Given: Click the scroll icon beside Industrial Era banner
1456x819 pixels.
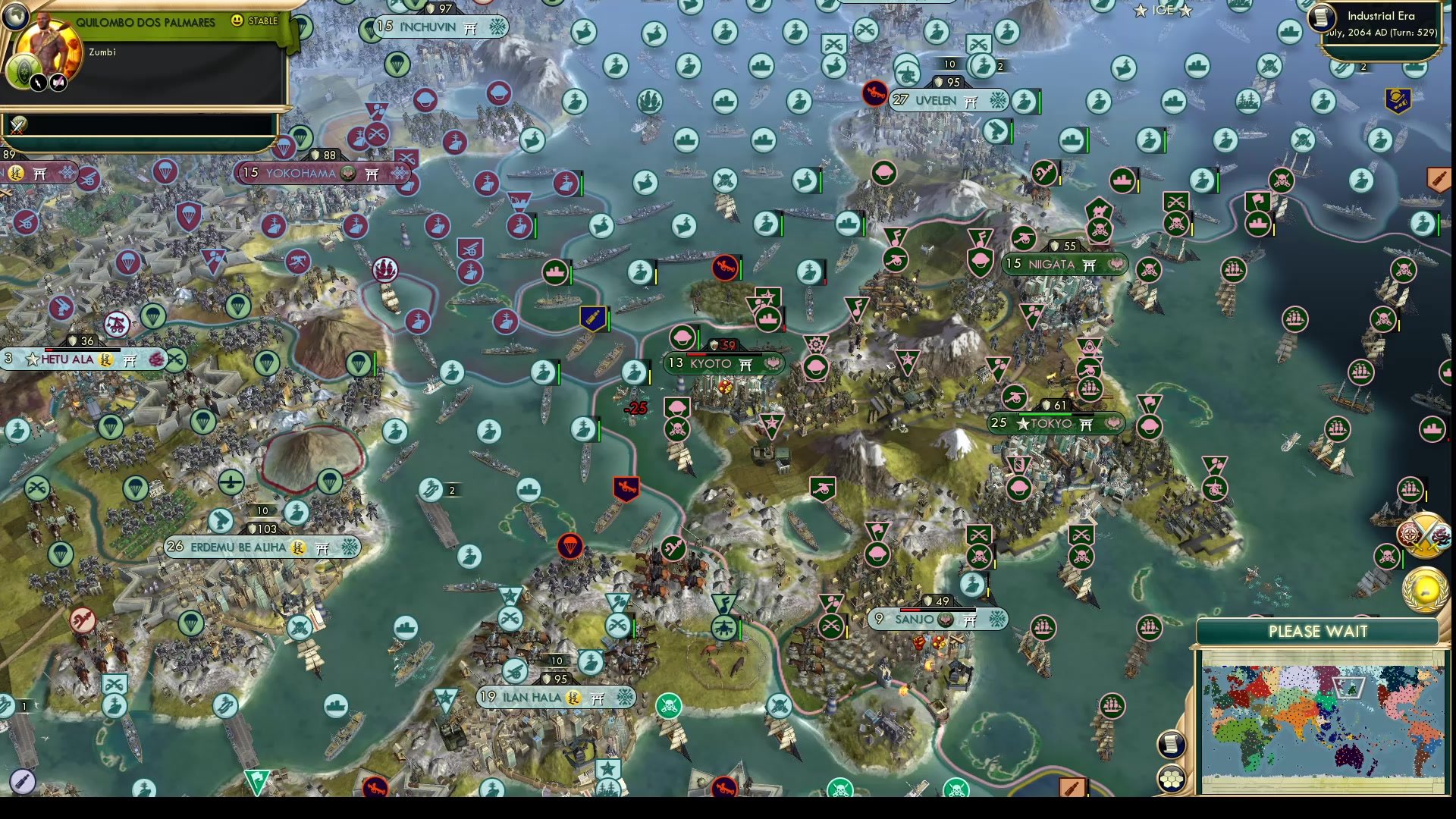Looking at the screenshot, I should coord(1321,20).
